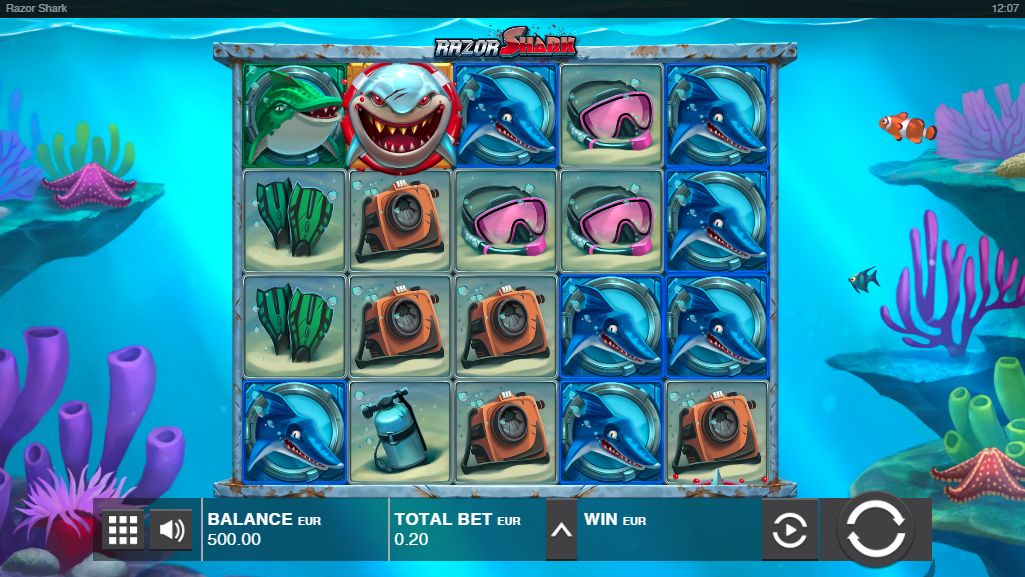Open the grid menu button
1025x577 pixels.
123,530
